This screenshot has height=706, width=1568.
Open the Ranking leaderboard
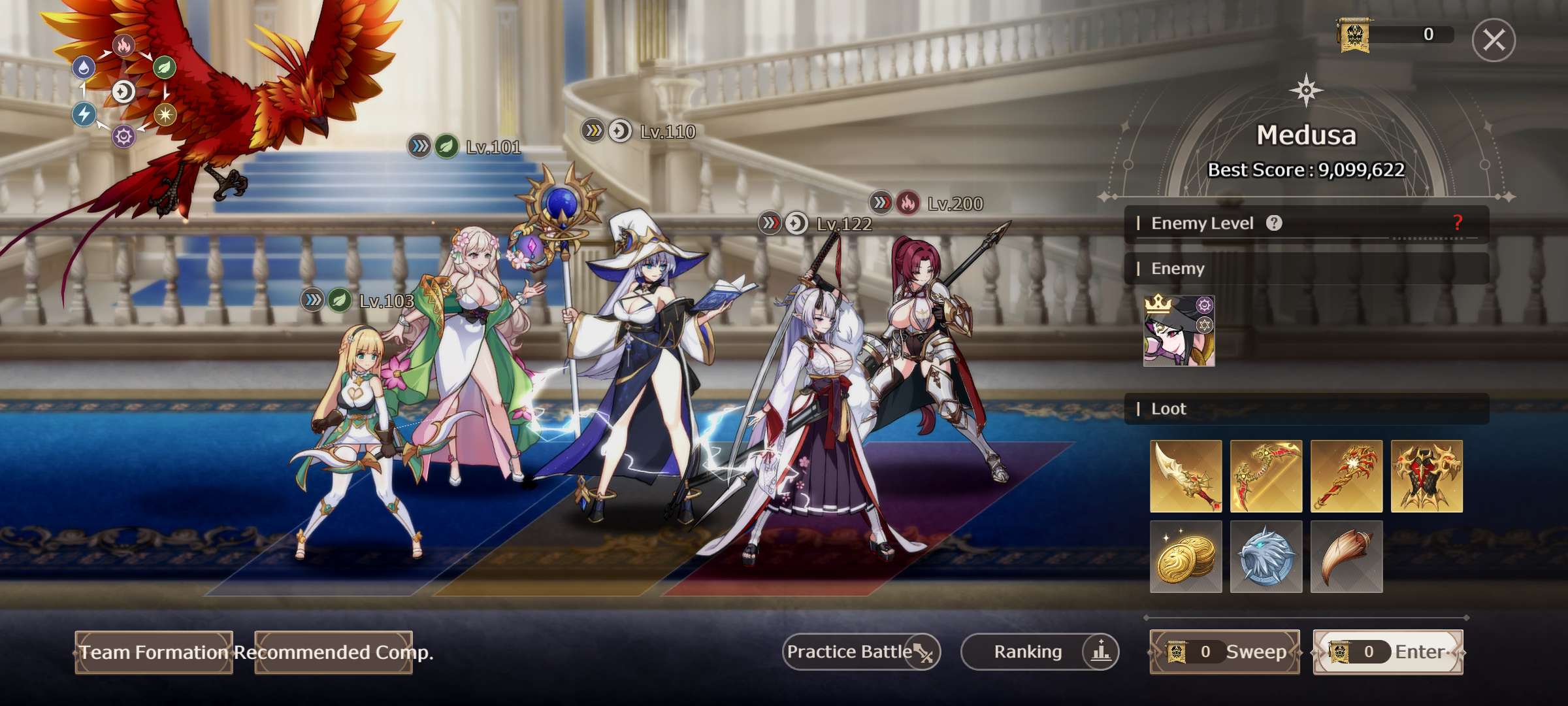1039,652
